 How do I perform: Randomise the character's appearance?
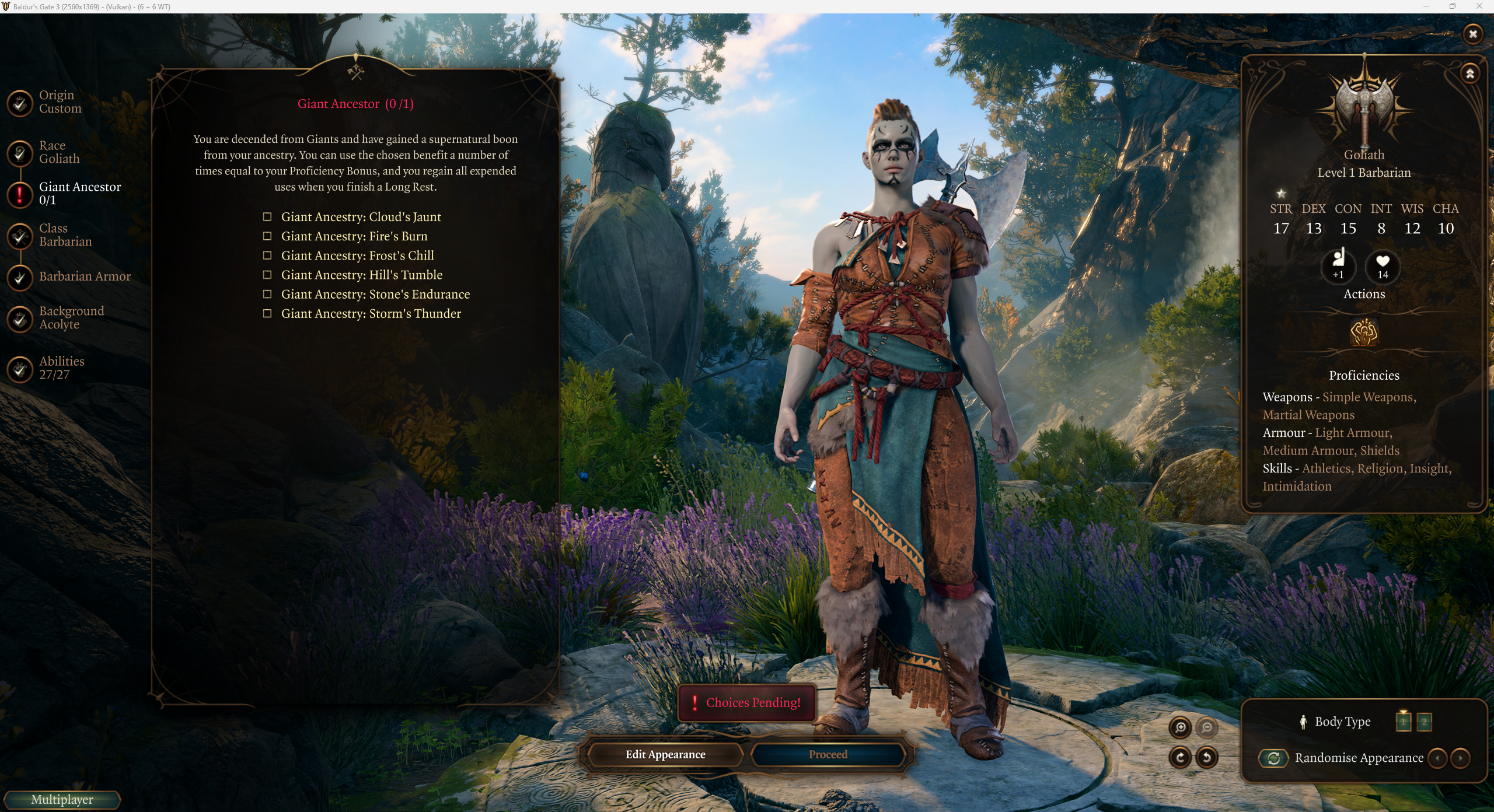1273,758
